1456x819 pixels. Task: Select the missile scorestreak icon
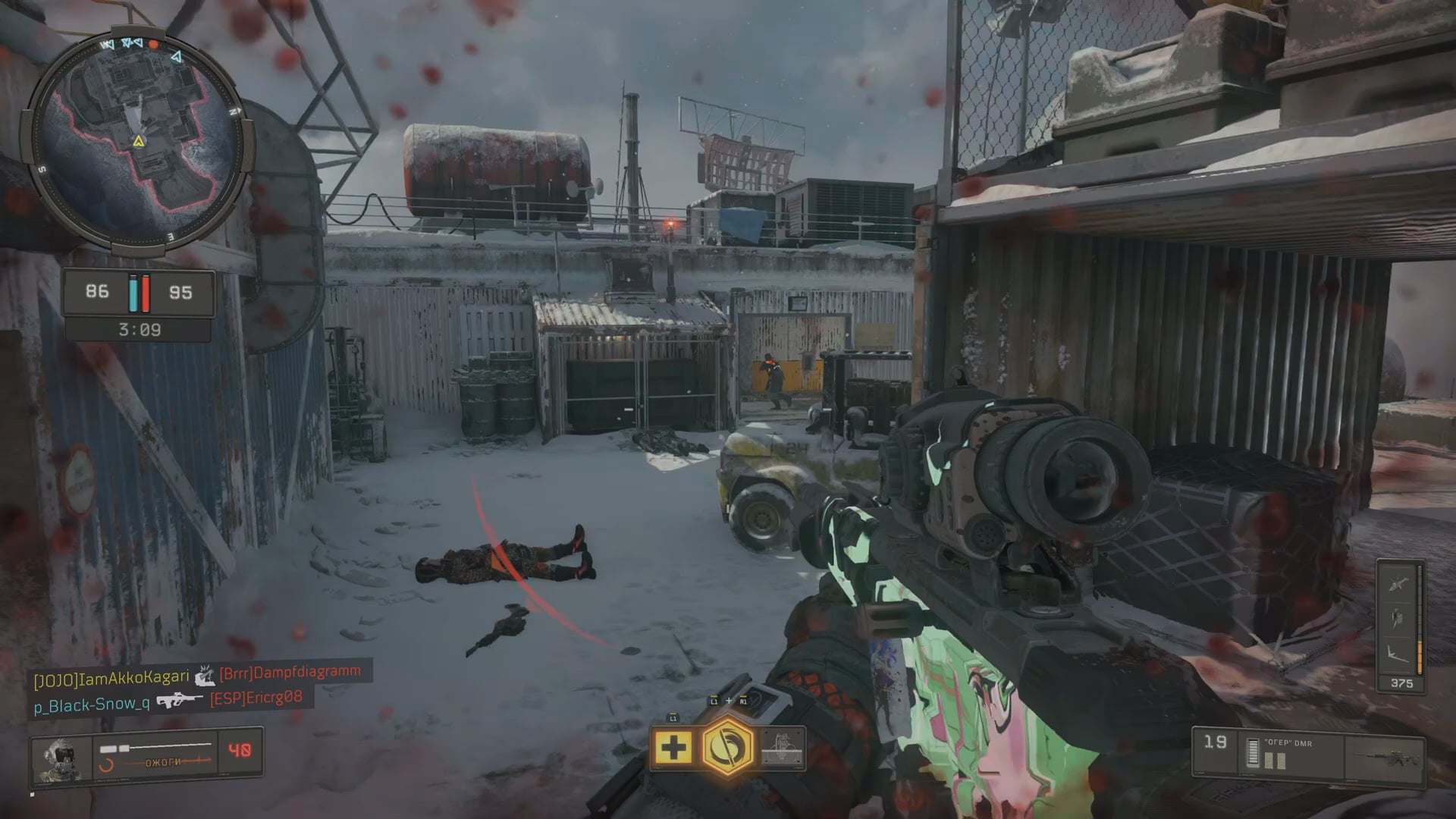(1398, 583)
